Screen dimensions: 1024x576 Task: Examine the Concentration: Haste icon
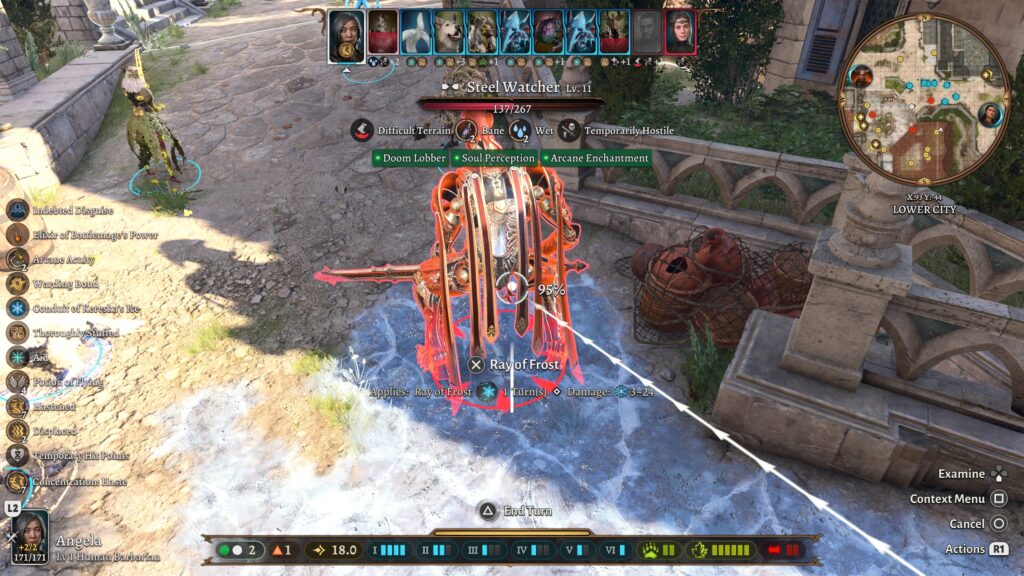tap(17, 480)
